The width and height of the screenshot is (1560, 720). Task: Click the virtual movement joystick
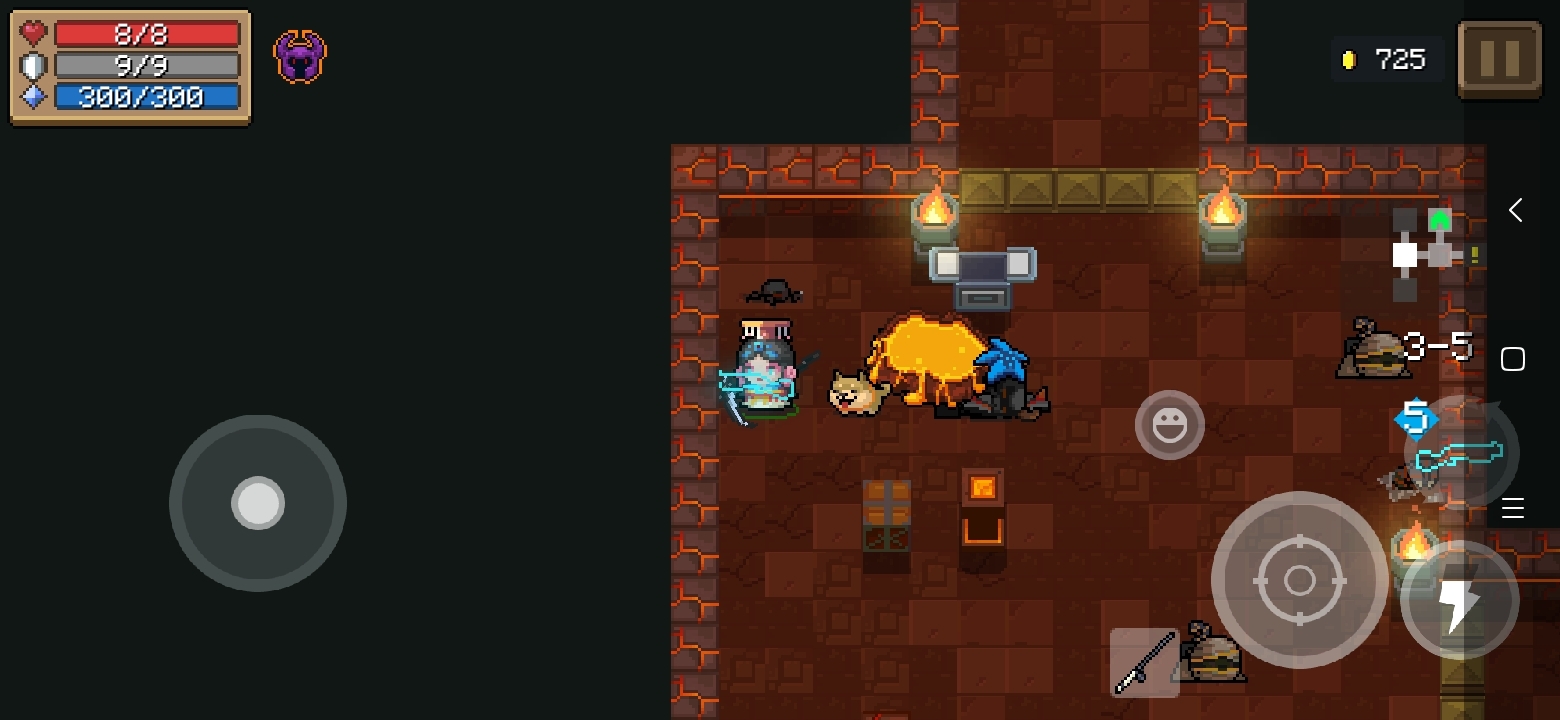pos(258,502)
